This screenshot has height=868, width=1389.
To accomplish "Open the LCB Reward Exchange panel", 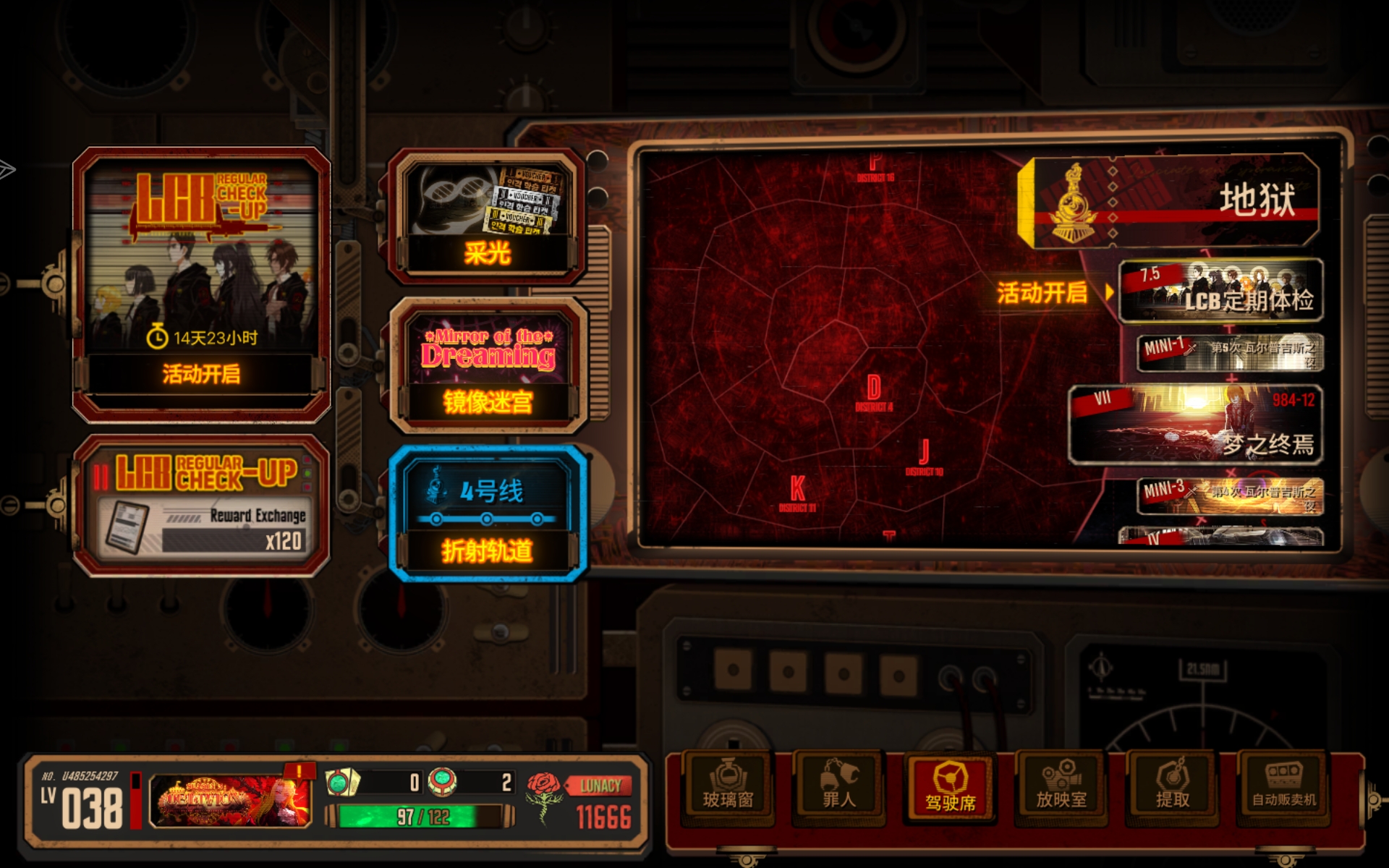I will (x=201, y=506).
